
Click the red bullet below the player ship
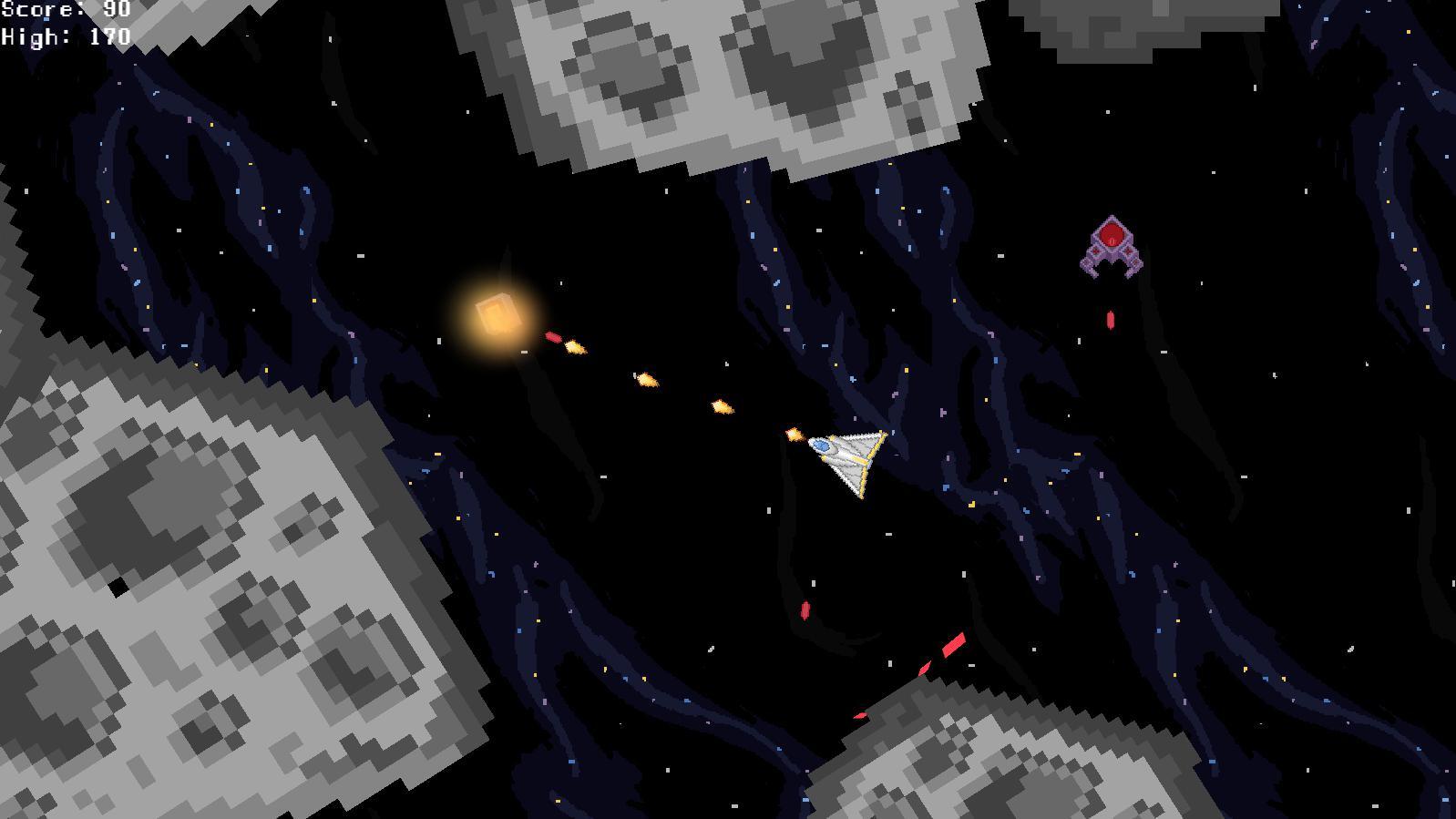(x=805, y=610)
